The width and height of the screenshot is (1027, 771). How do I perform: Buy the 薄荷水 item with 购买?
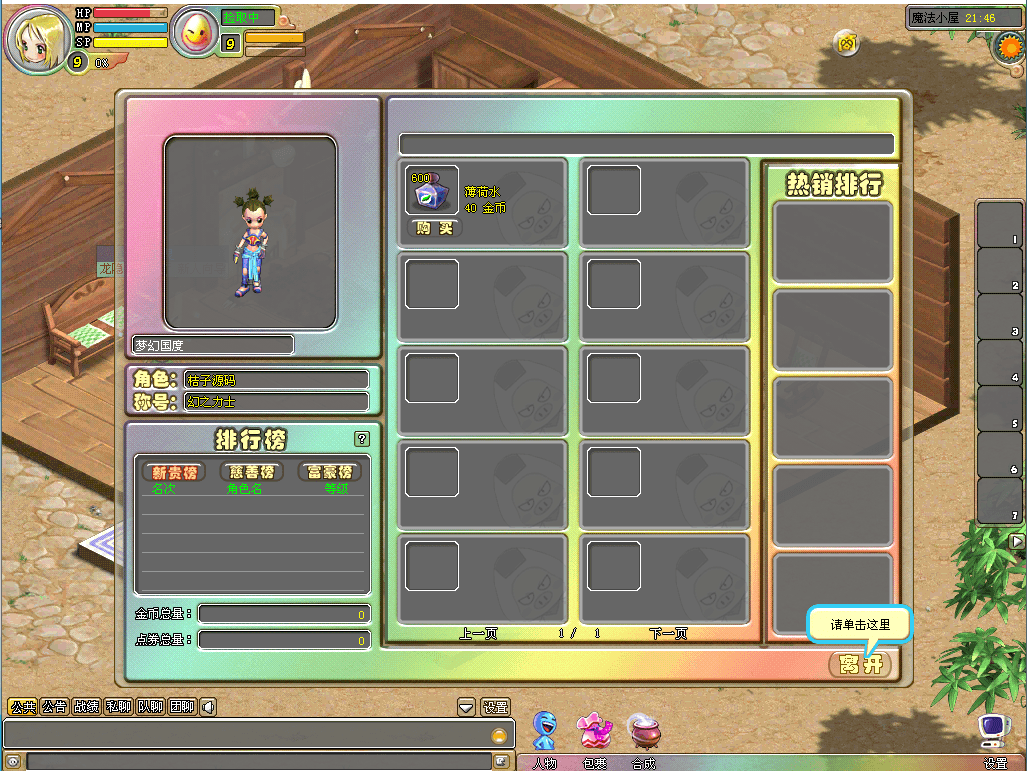click(434, 228)
